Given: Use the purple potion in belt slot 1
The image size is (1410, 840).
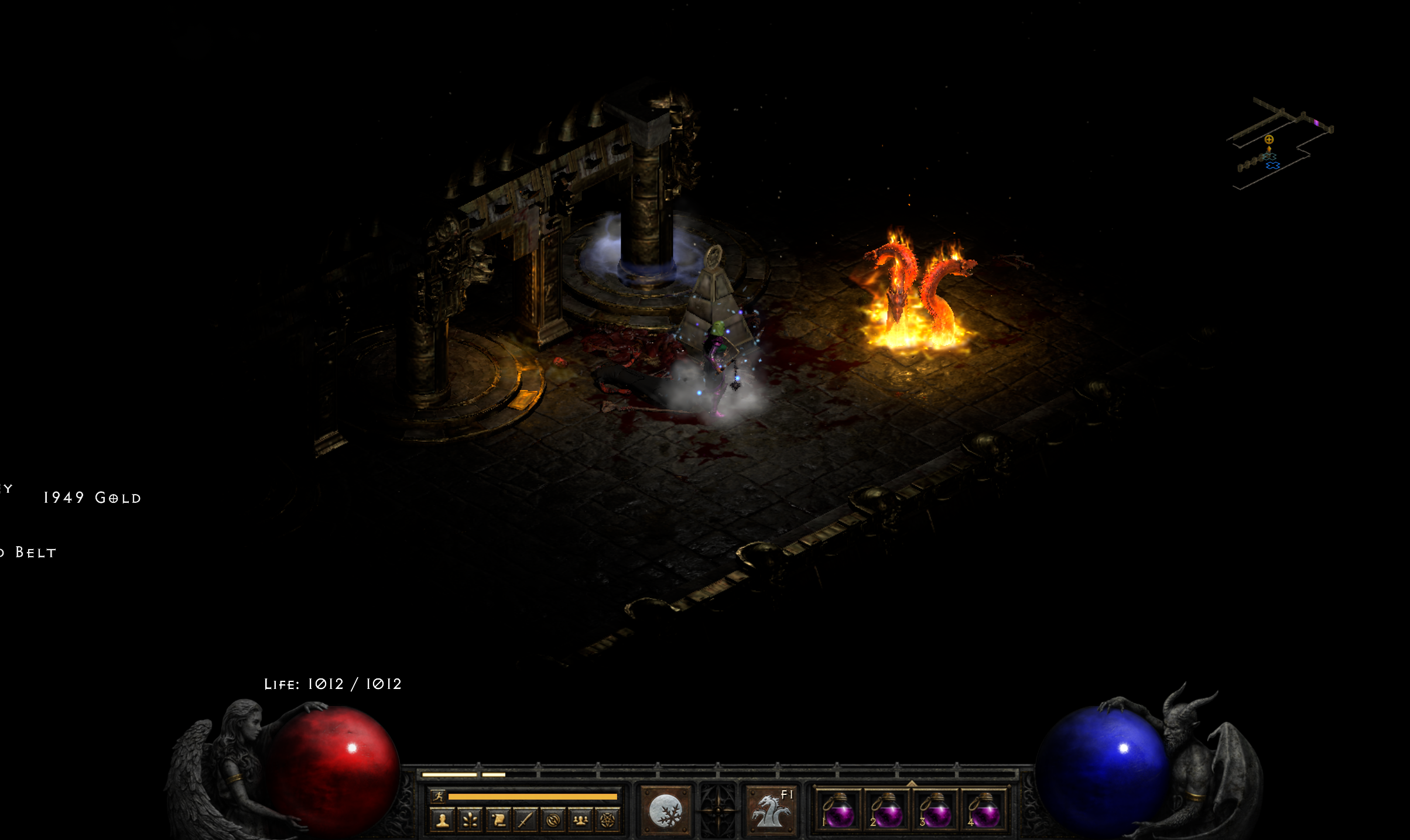Looking at the screenshot, I should (x=838, y=812).
